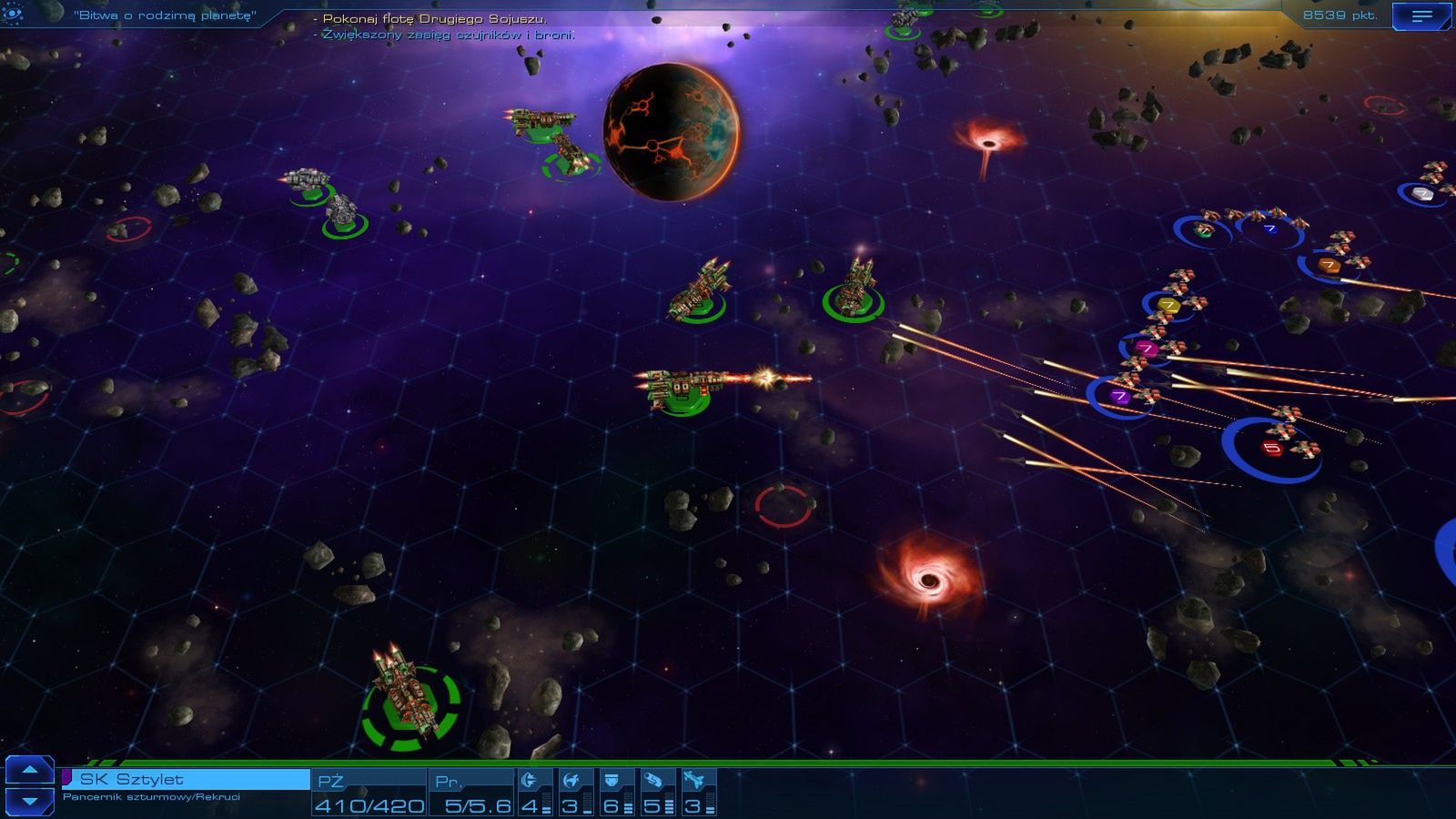
Task: Cycle to previous ship with down arrow
Action: pyautogui.click(x=30, y=801)
